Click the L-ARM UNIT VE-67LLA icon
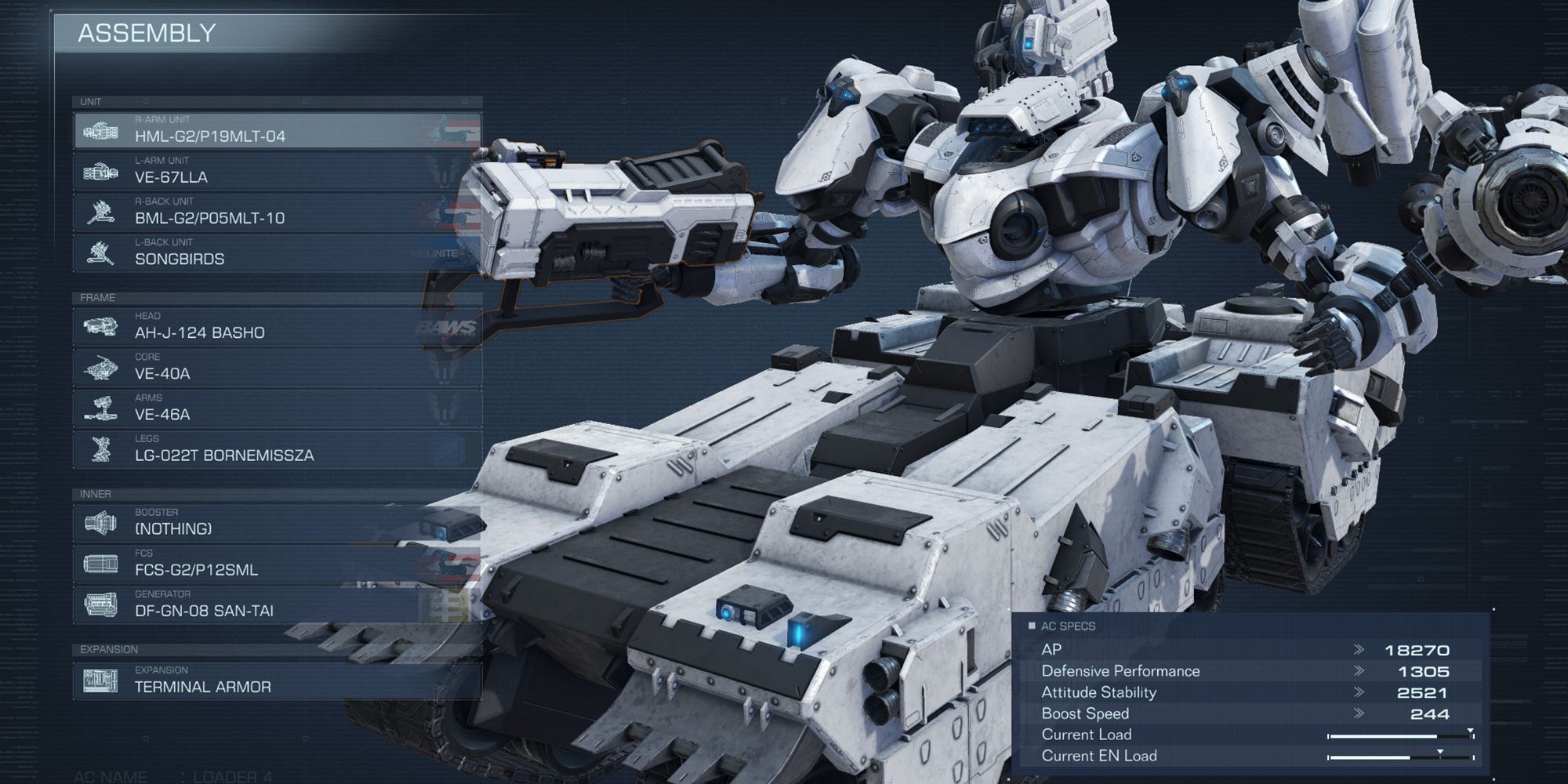The width and height of the screenshot is (1568, 784). [x=102, y=174]
